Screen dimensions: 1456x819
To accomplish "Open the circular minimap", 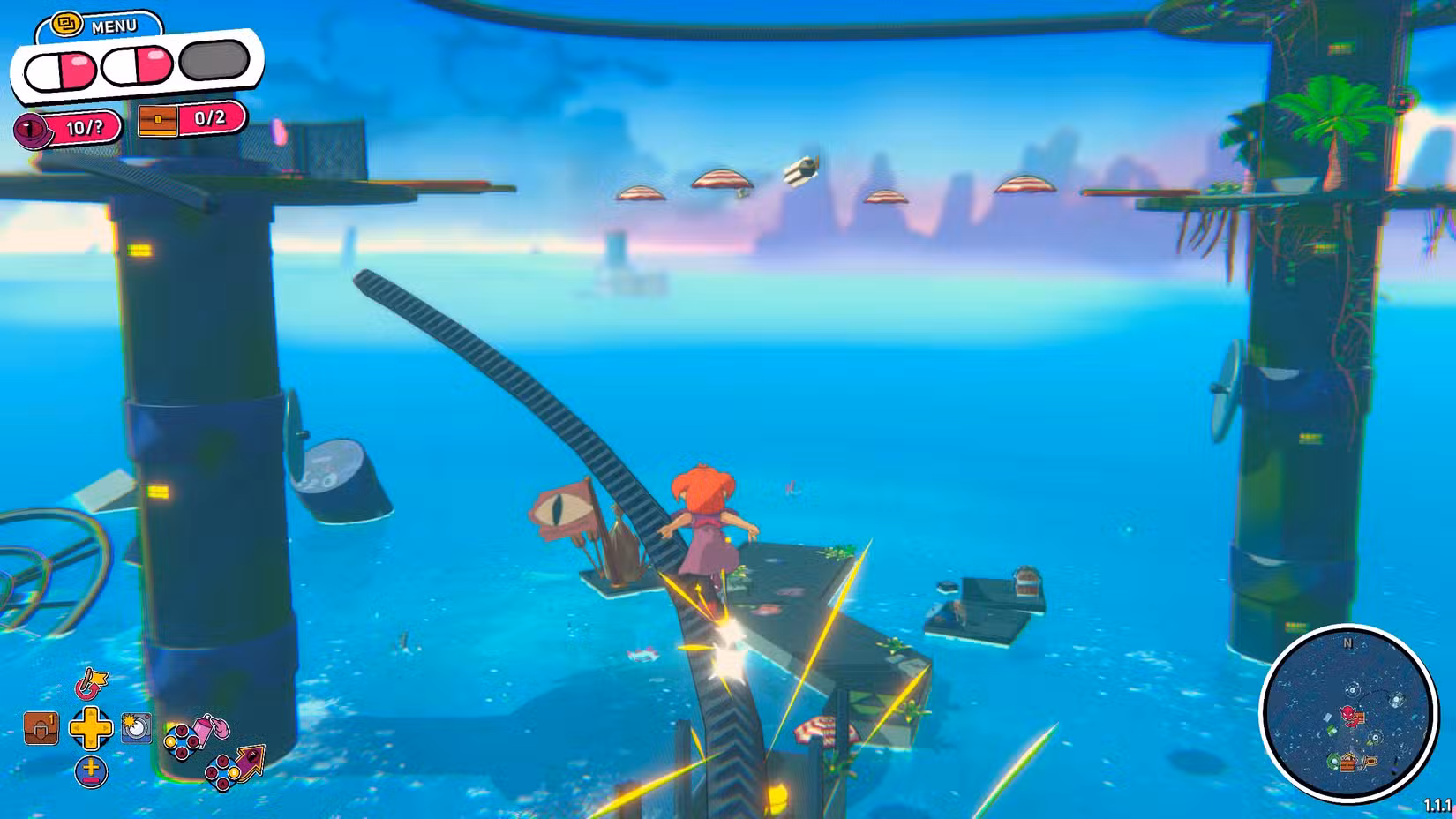I will coord(1347,712).
